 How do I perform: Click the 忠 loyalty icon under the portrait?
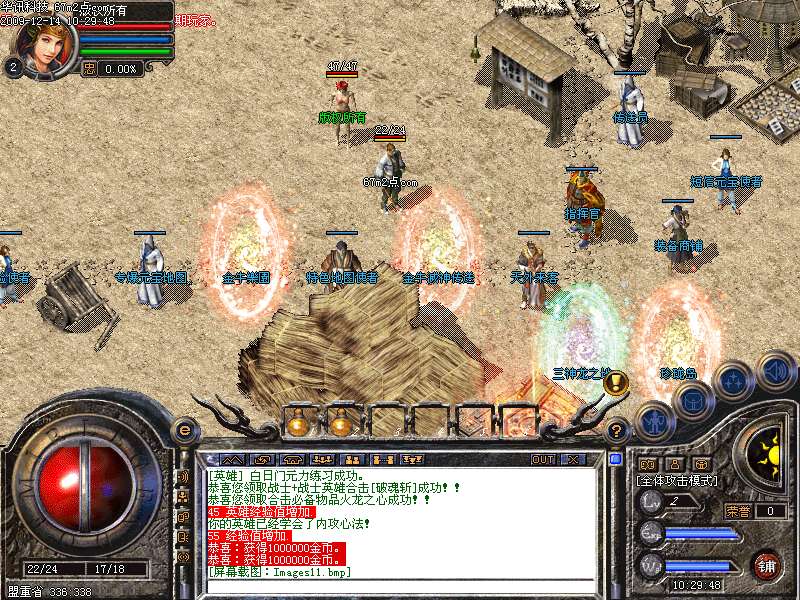(x=89, y=68)
